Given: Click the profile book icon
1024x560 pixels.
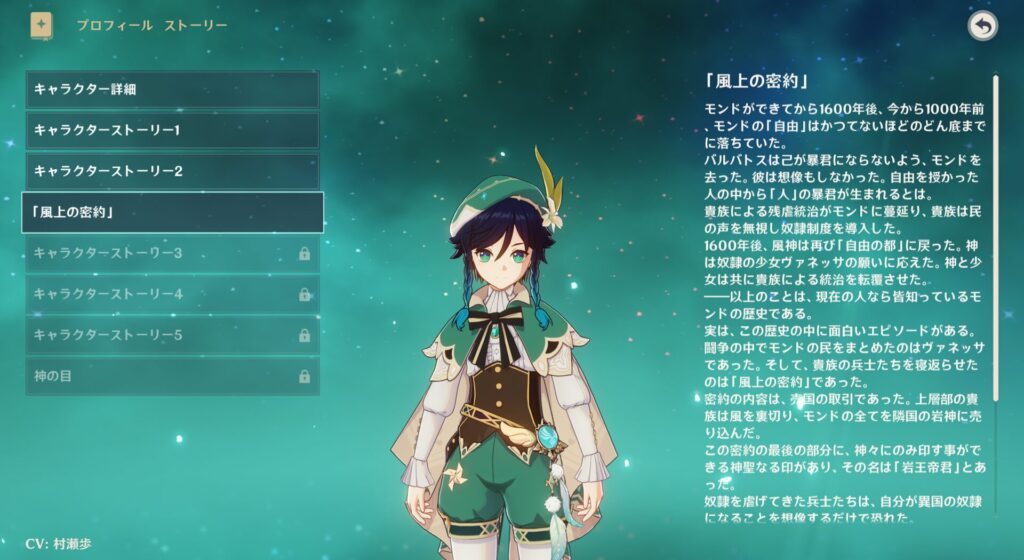Looking at the screenshot, I should coord(42,25).
